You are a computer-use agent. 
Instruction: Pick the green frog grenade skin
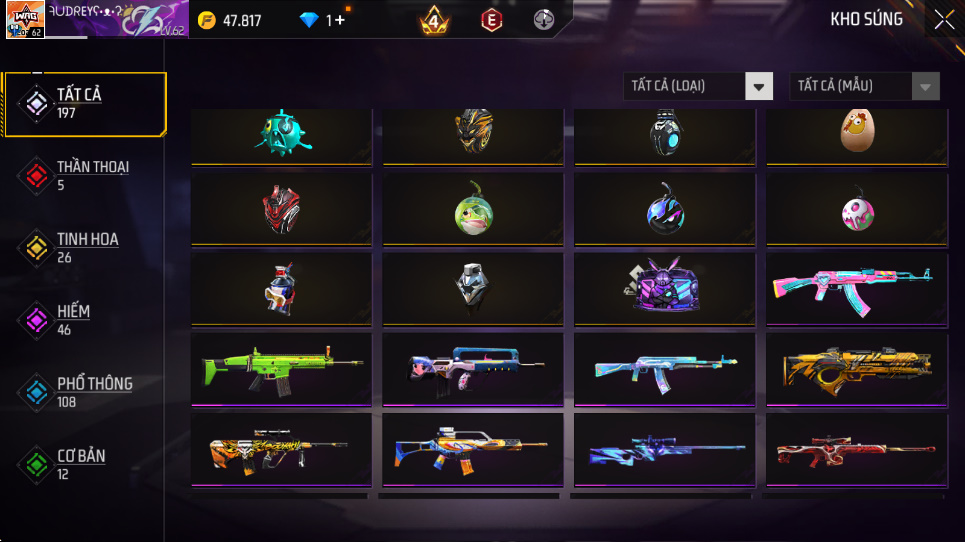(472, 211)
